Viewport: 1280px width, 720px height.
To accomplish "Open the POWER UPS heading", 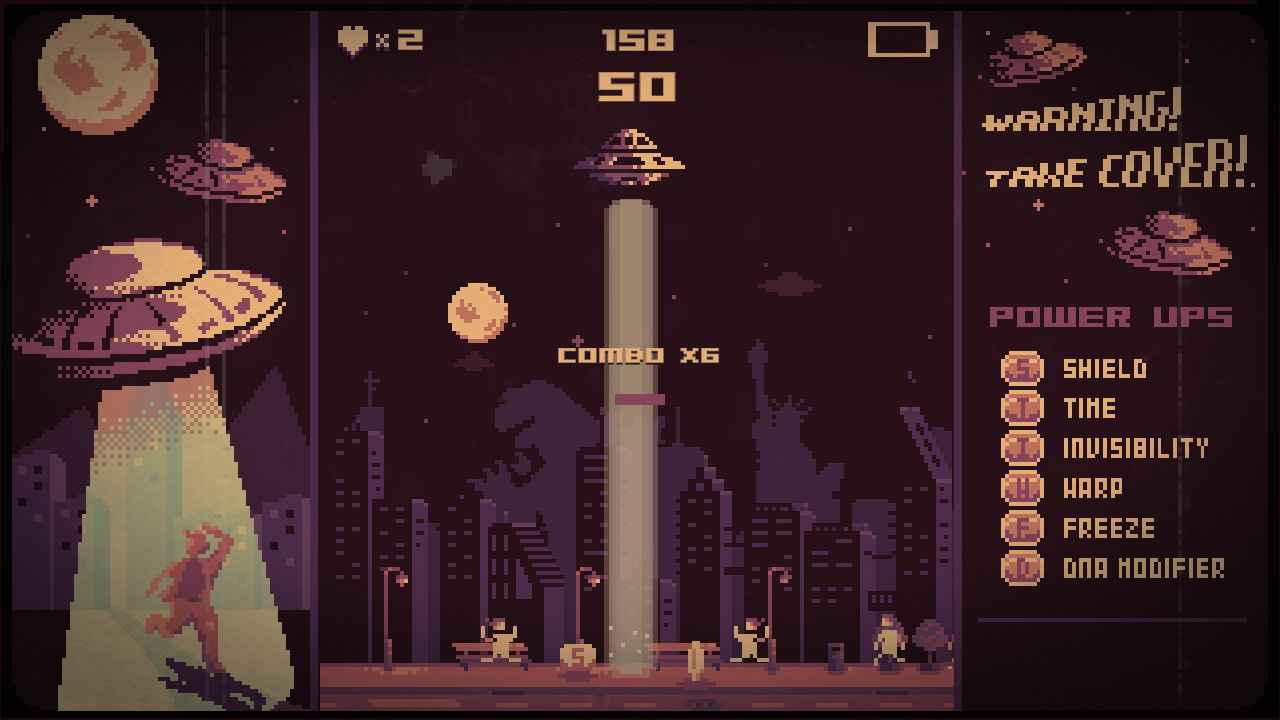I will click(1108, 316).
